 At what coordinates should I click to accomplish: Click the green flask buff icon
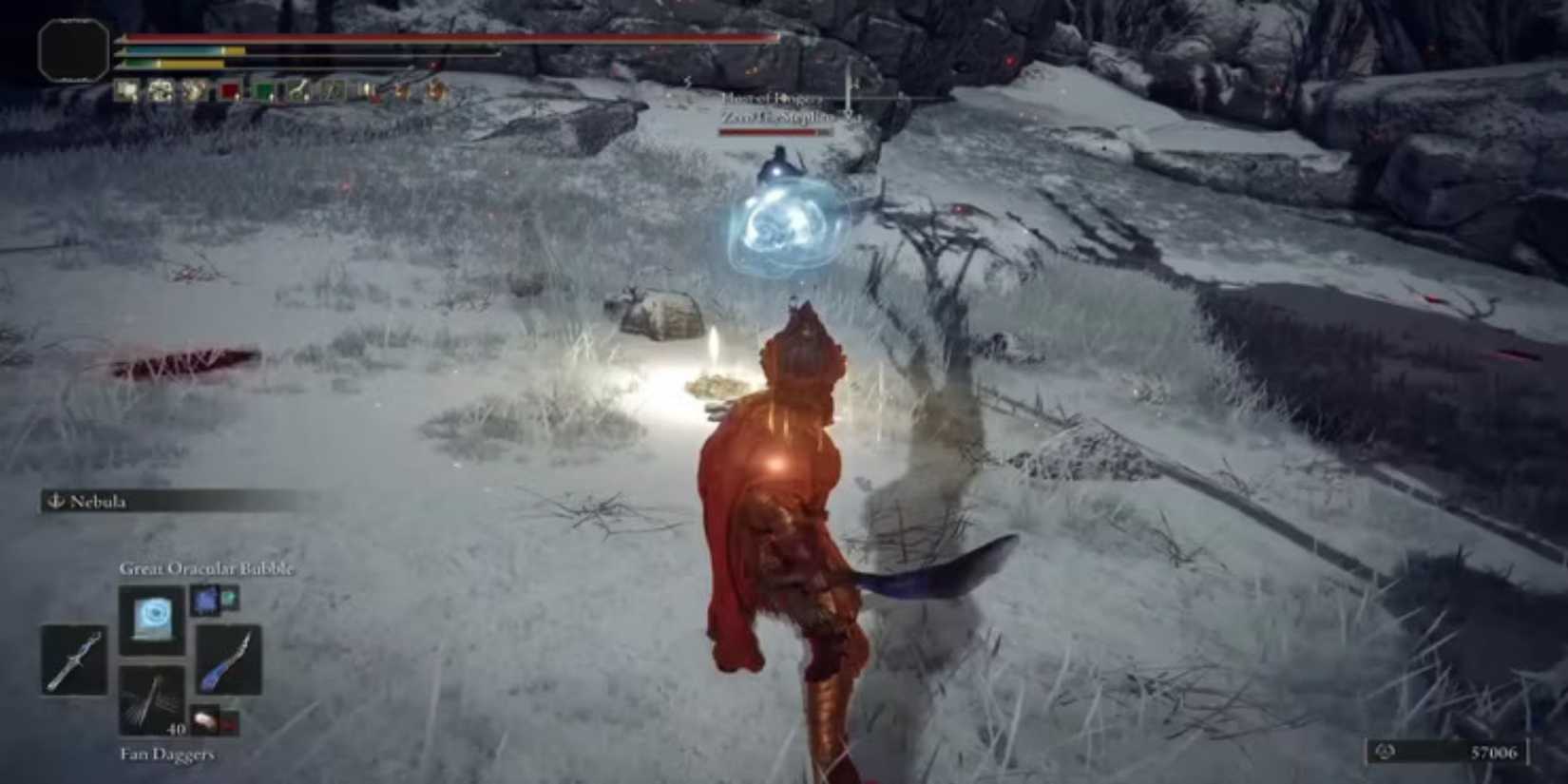[263, 90]
